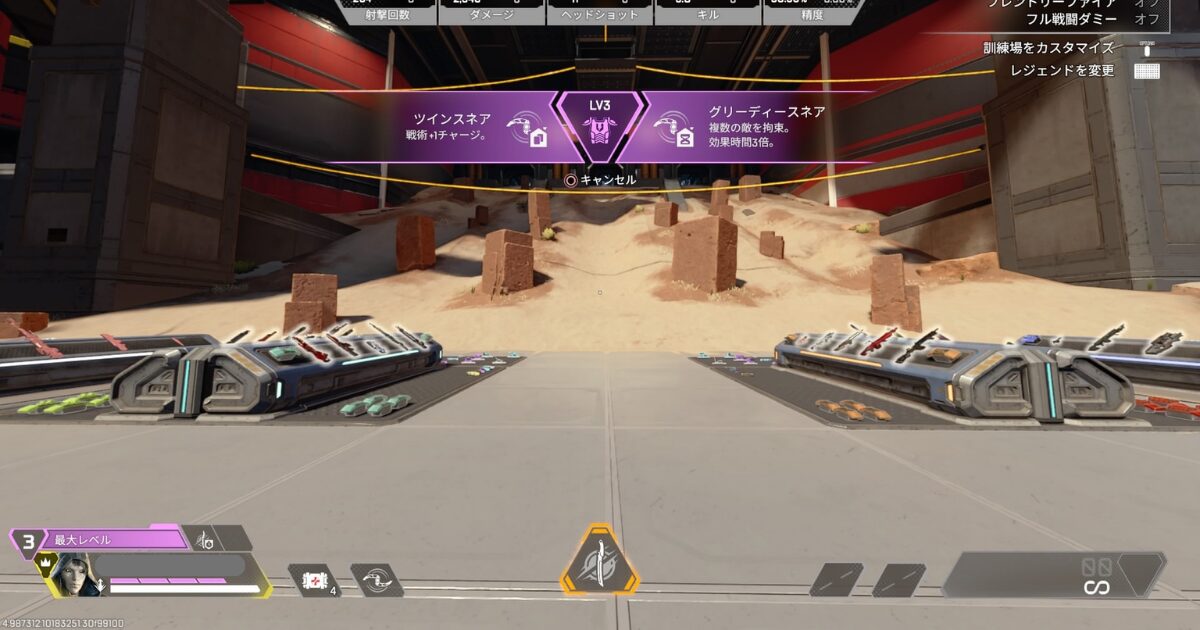This screenshot has height=630, width=1200.
Task: Open the legend upgrade icon beside 最大レベル
Action: click(205, 540)
